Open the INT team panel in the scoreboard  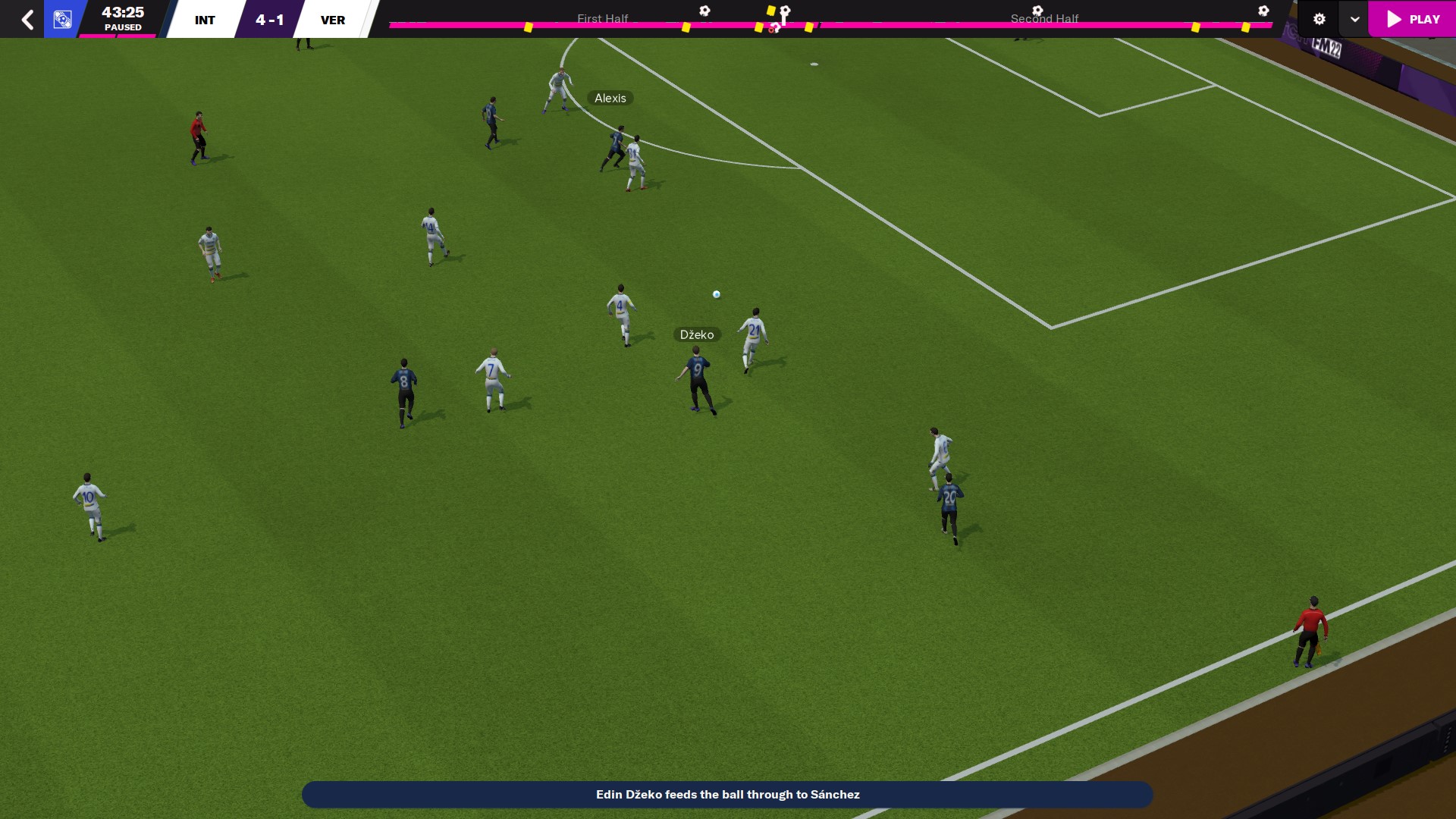pos(205,20)
